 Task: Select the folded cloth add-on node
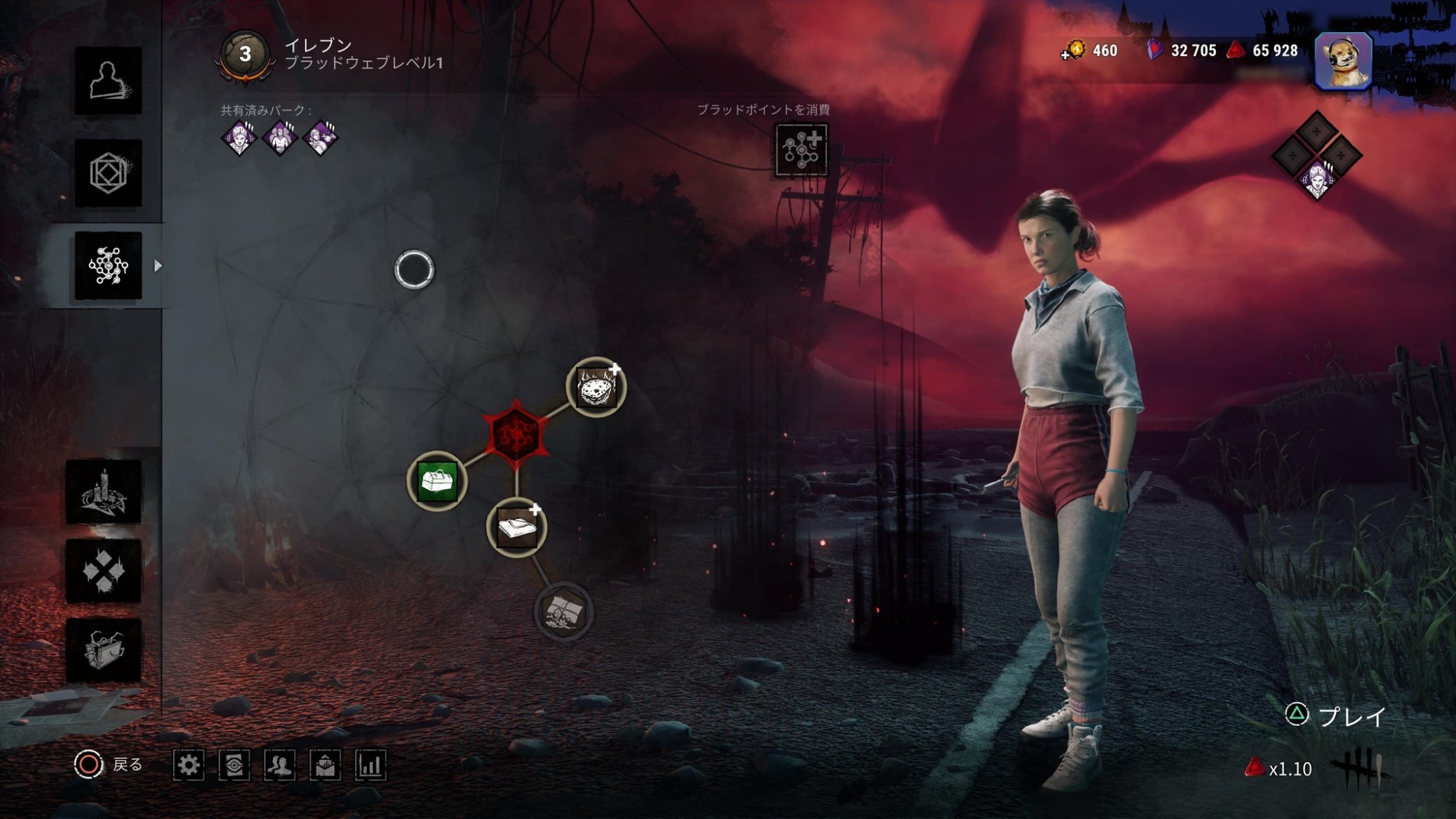[516, 527]
